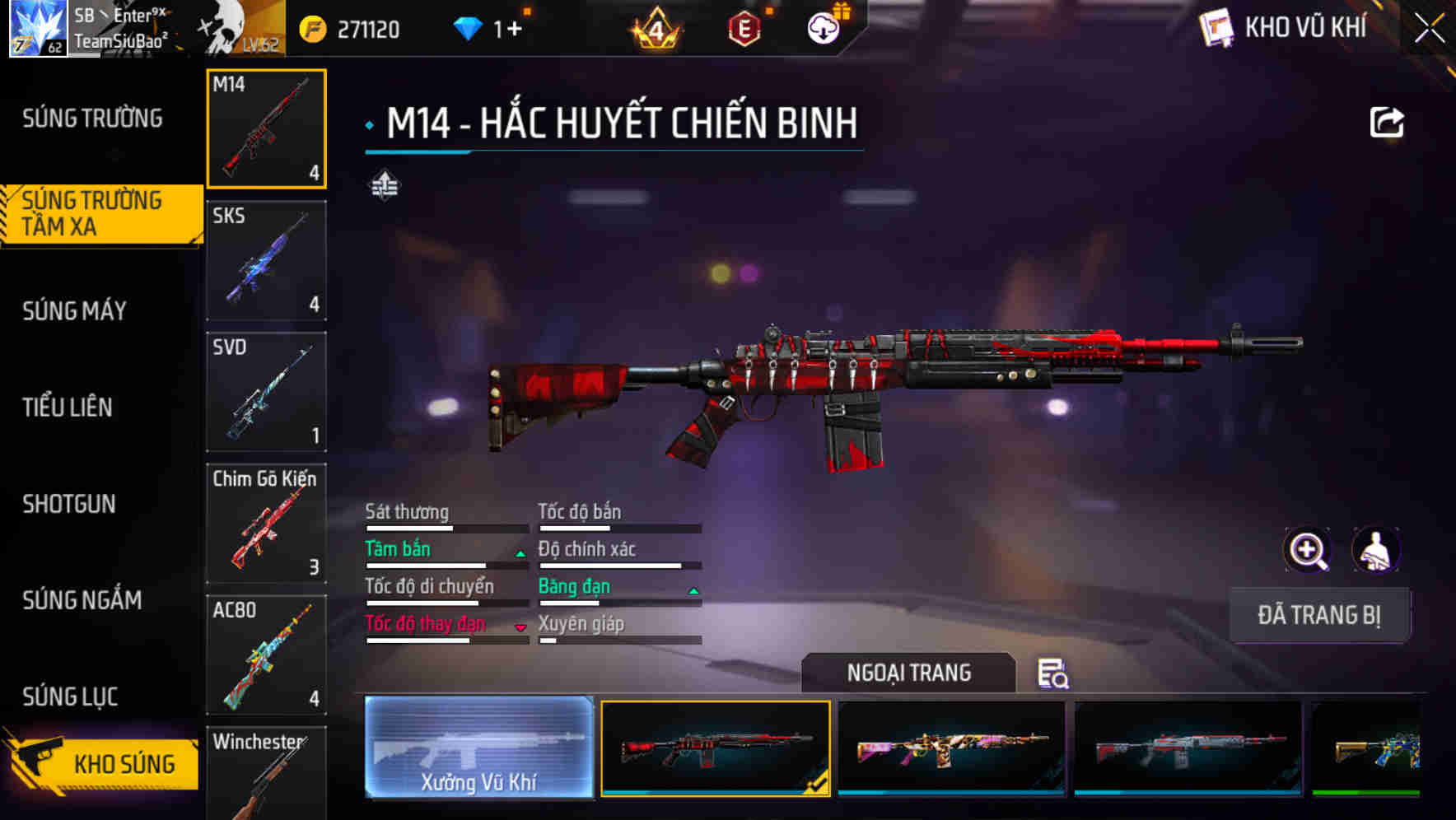Select the SKS weapon thumbnail
Screen dimensions: 1456x820
pos(266,259)
